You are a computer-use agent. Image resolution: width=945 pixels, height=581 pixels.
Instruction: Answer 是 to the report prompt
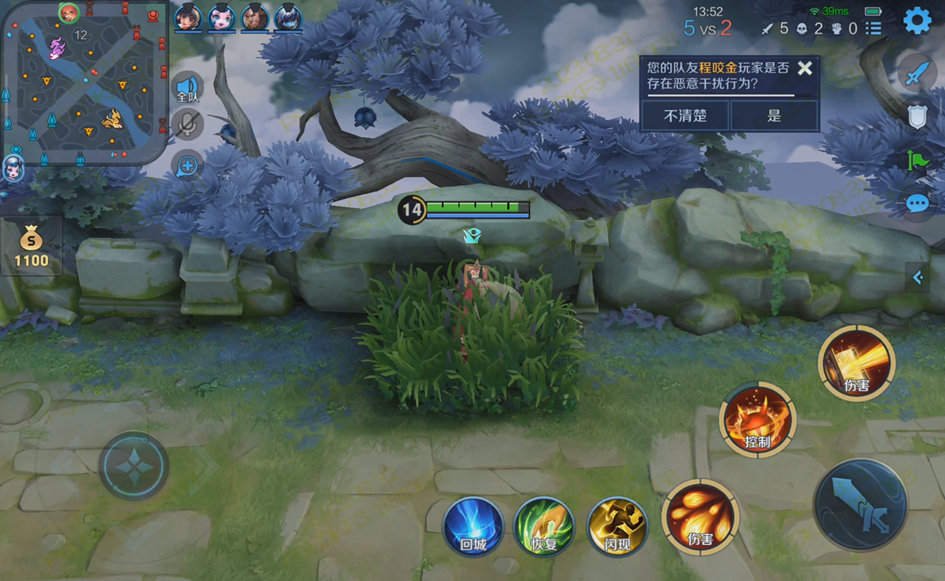(774, 115)
